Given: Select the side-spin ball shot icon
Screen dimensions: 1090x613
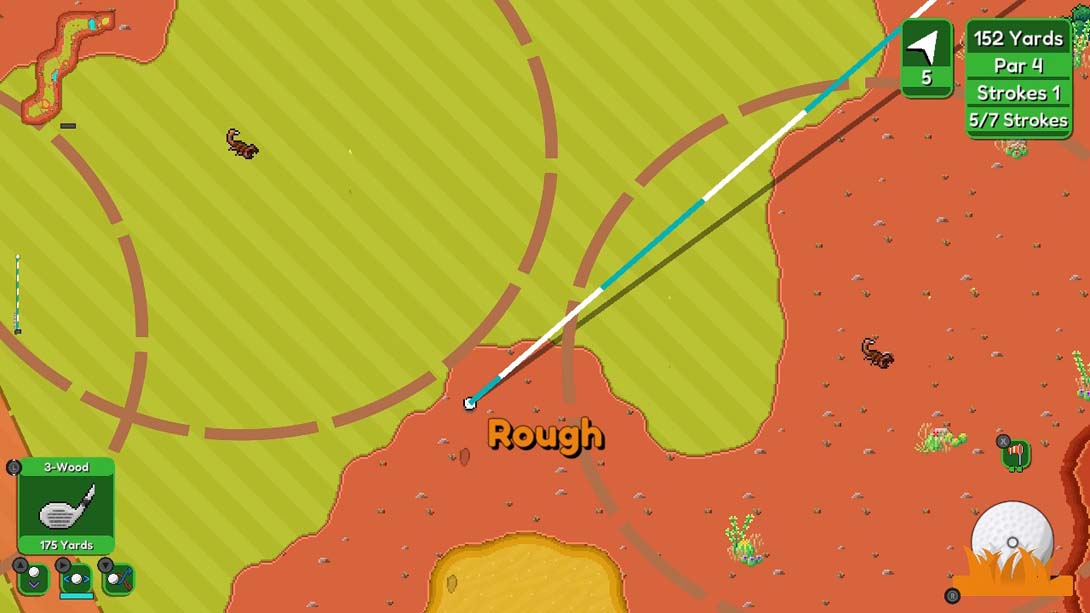Looking at the screenshot, I should point(76,578).
